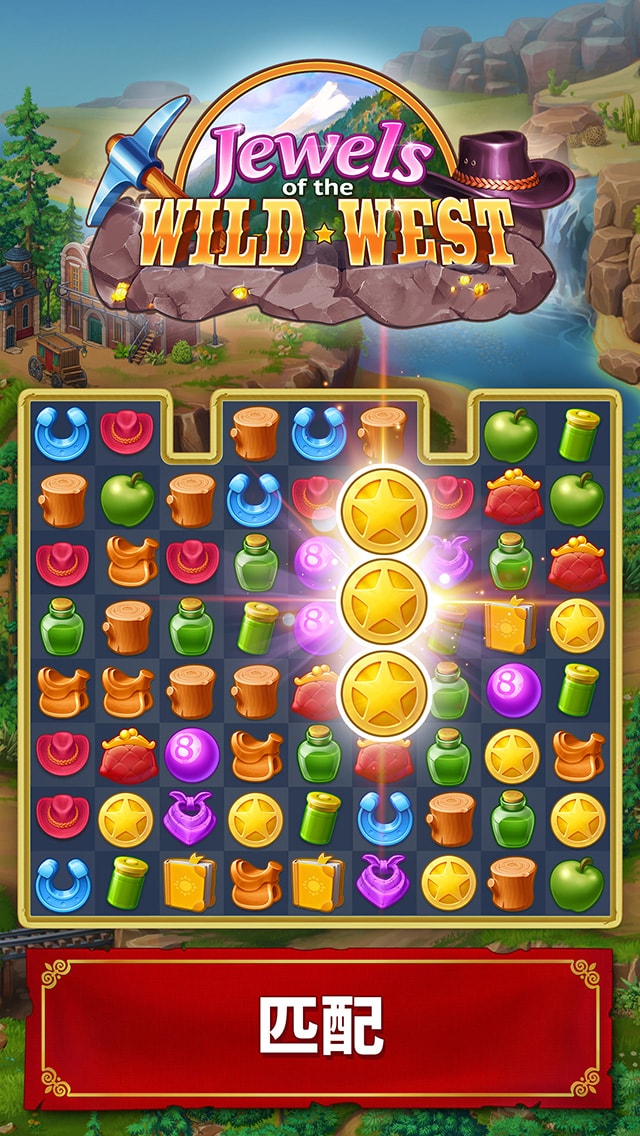Screen dimensions: 640x1136
Task: Pick the blue horseshoe in the bottom row
Action: tap(62, 883)
